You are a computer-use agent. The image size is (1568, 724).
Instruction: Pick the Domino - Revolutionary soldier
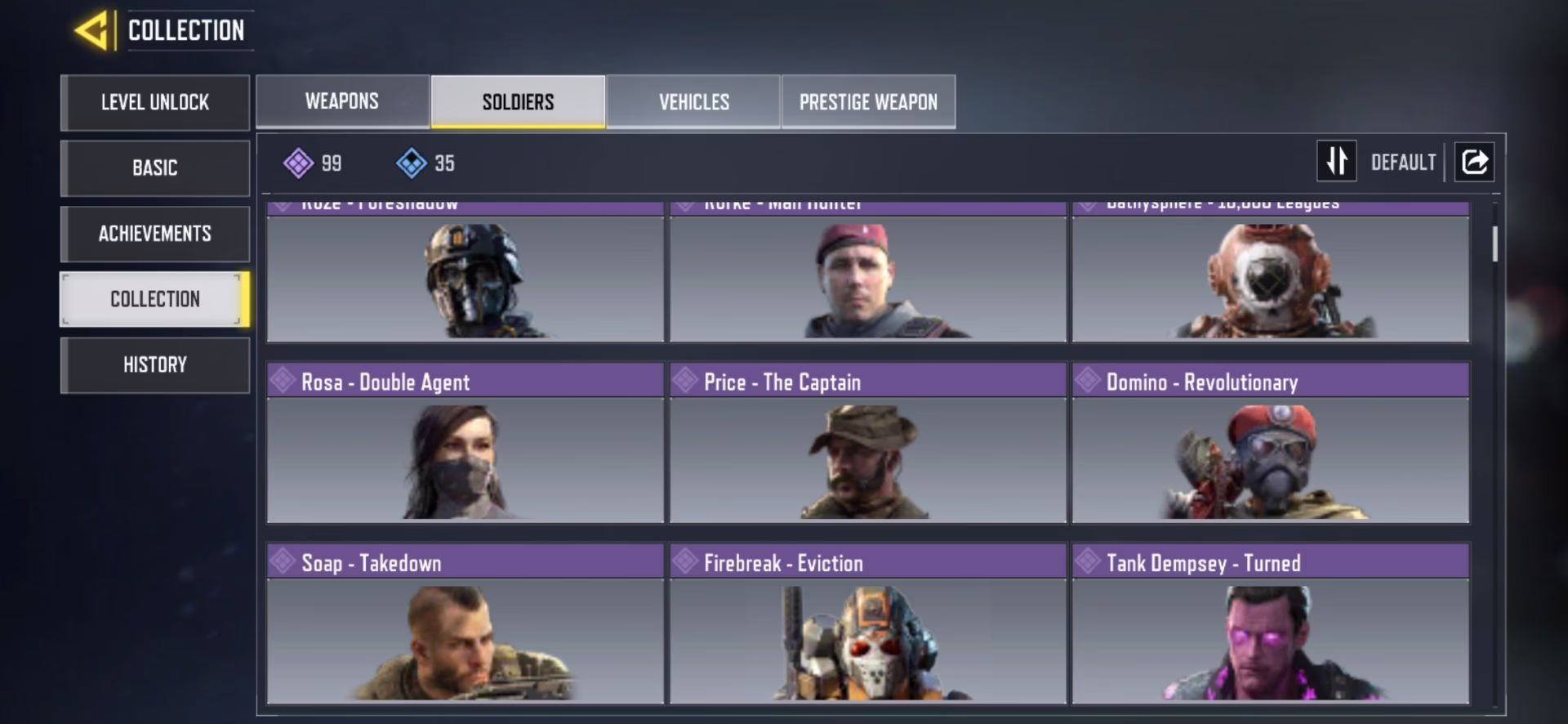(1270, 444)
